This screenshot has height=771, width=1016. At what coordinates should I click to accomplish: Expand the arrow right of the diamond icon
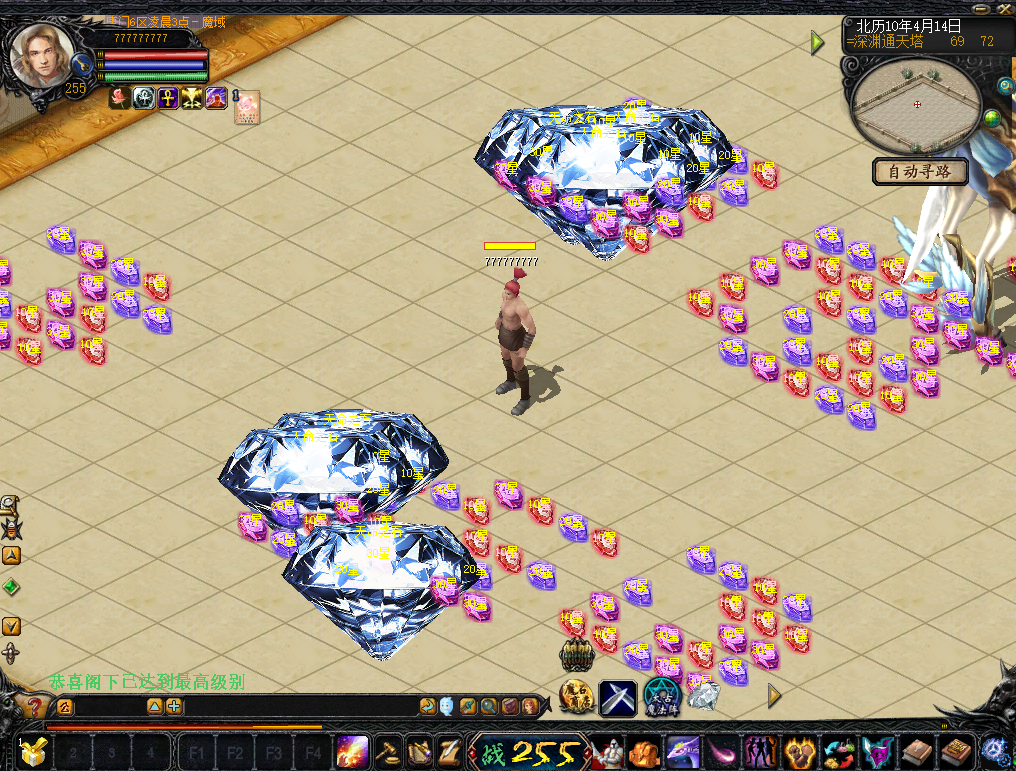click(773, 695)
